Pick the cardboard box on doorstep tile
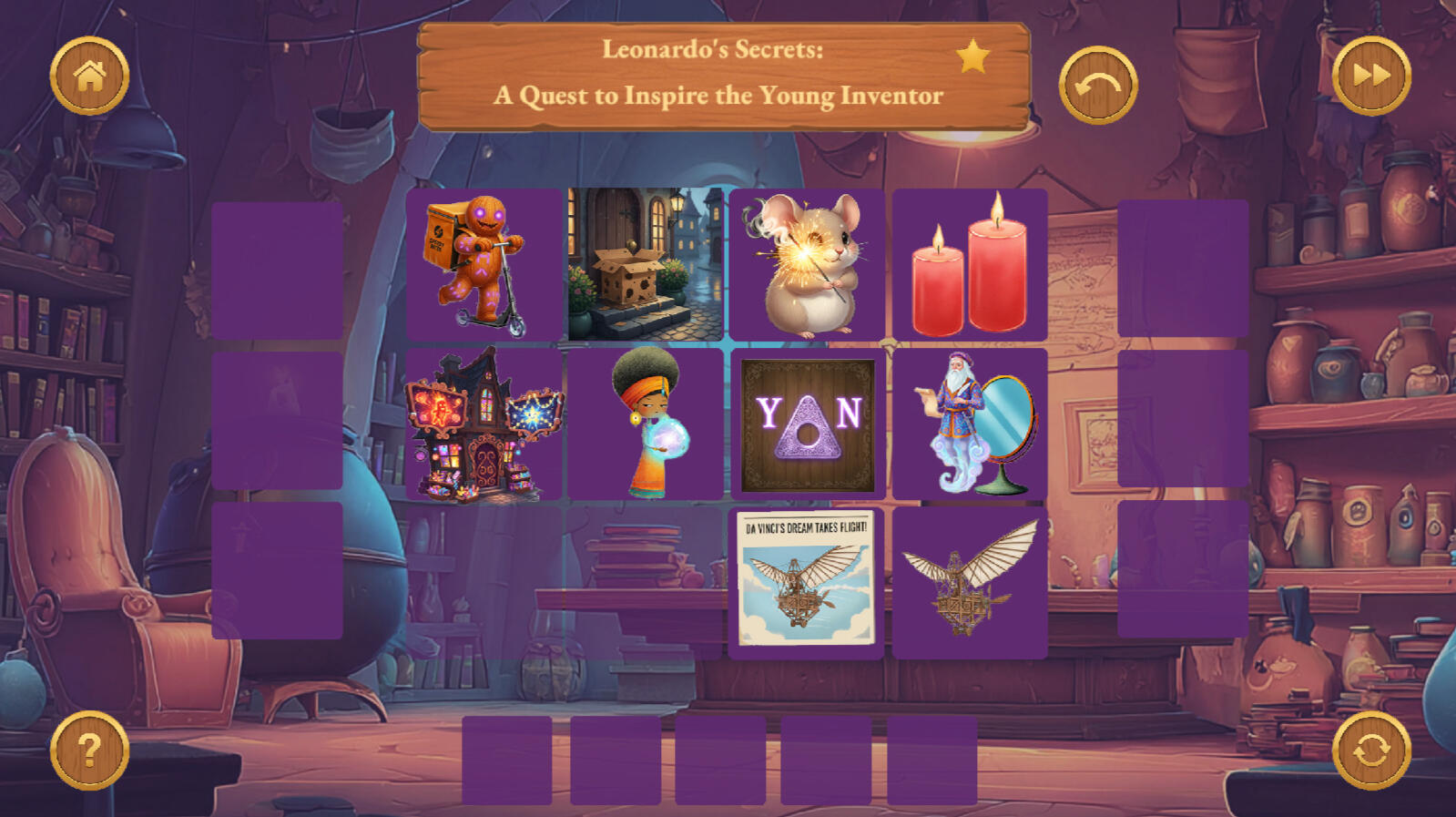This screenshot has width=1456, height=817. [x=646, y=265]
